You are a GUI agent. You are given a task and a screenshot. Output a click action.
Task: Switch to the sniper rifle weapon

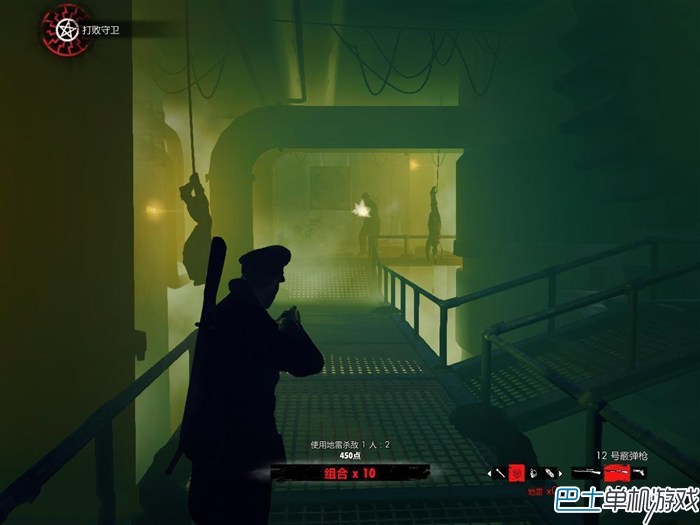coord(587,472)
